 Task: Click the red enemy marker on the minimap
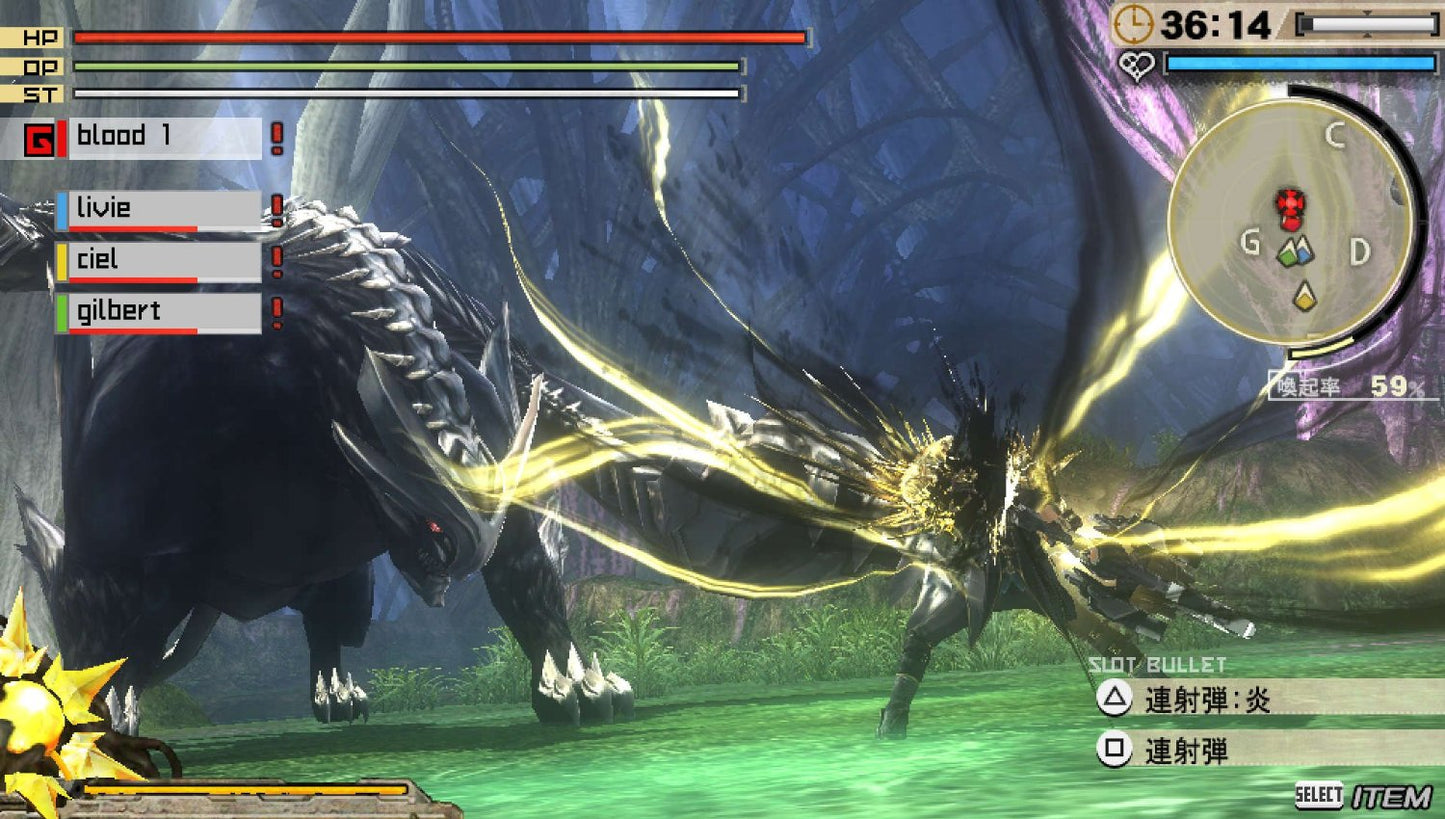pyautogui.click(x=1290, y=203)
